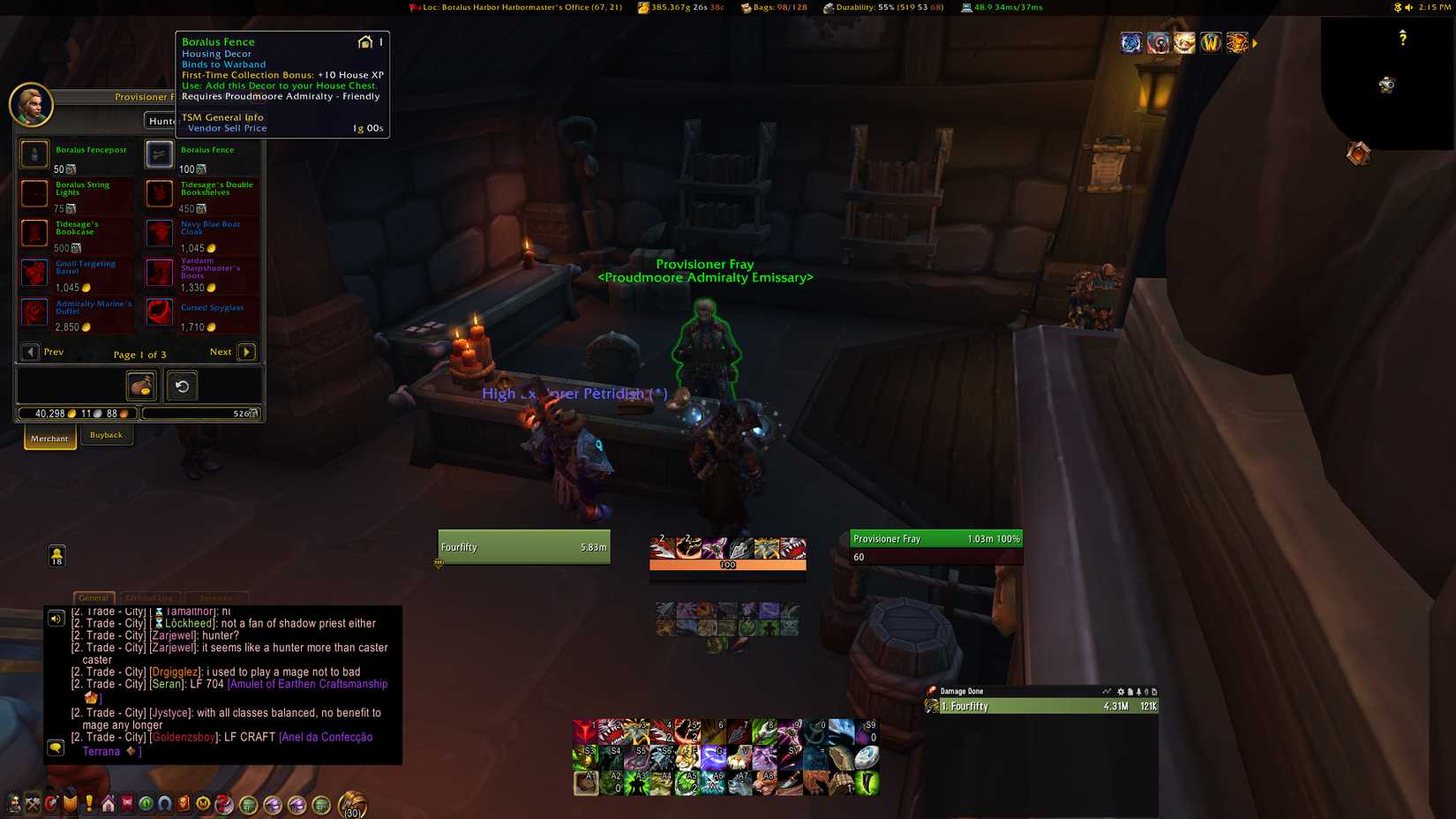Toggle chat sound via the speaker icon
The height and width of the screenshot is (819, 1456).
point(56,618)
